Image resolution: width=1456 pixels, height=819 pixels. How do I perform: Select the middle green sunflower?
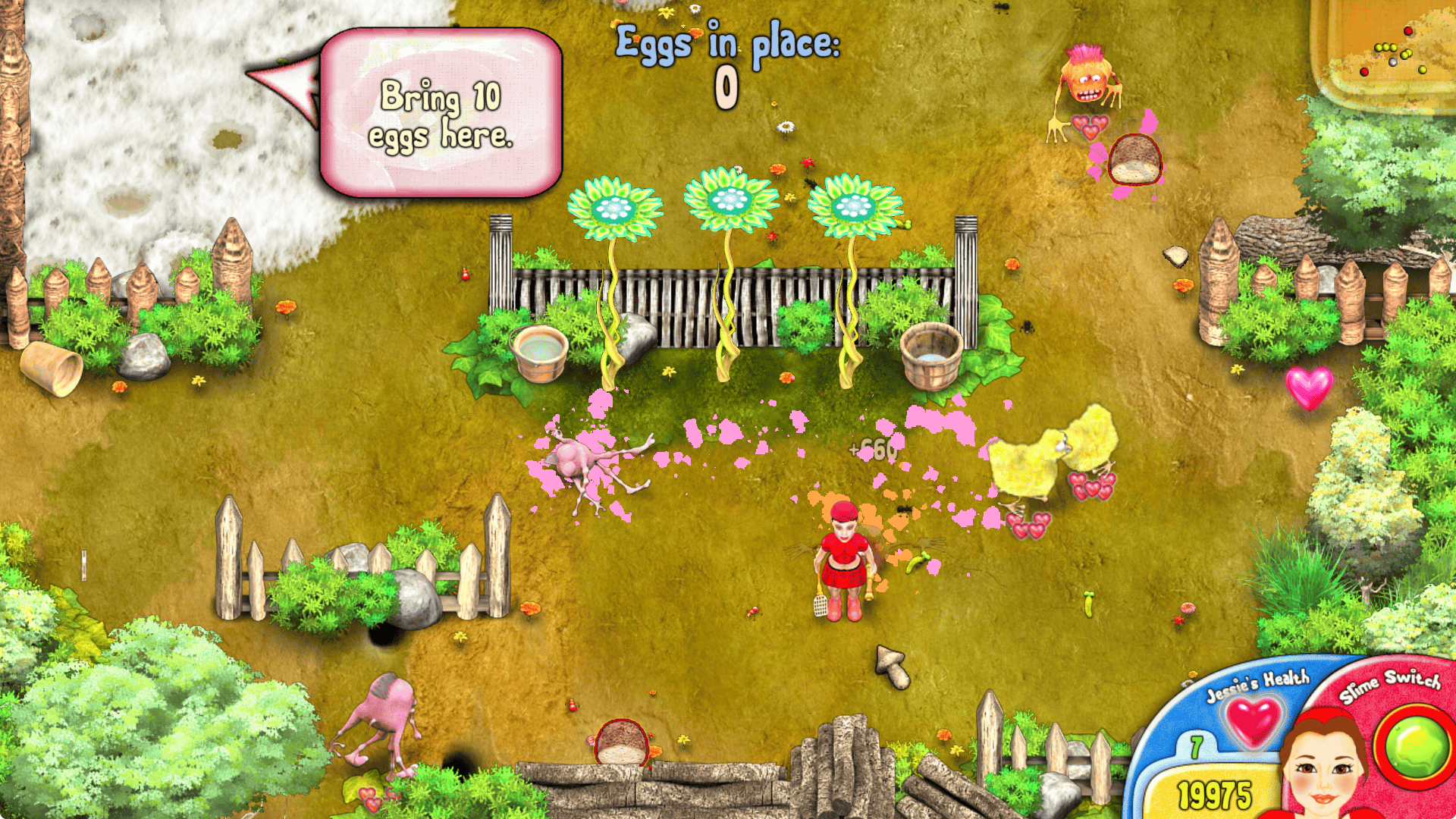click(x=728, y=197)
